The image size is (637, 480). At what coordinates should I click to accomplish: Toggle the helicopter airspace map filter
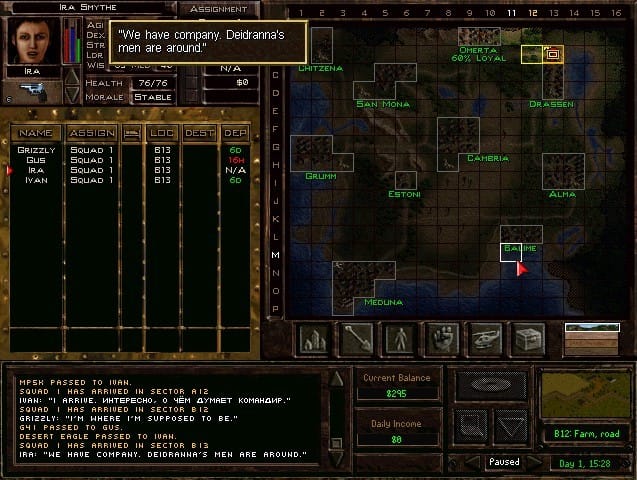(x=485, y=339)
